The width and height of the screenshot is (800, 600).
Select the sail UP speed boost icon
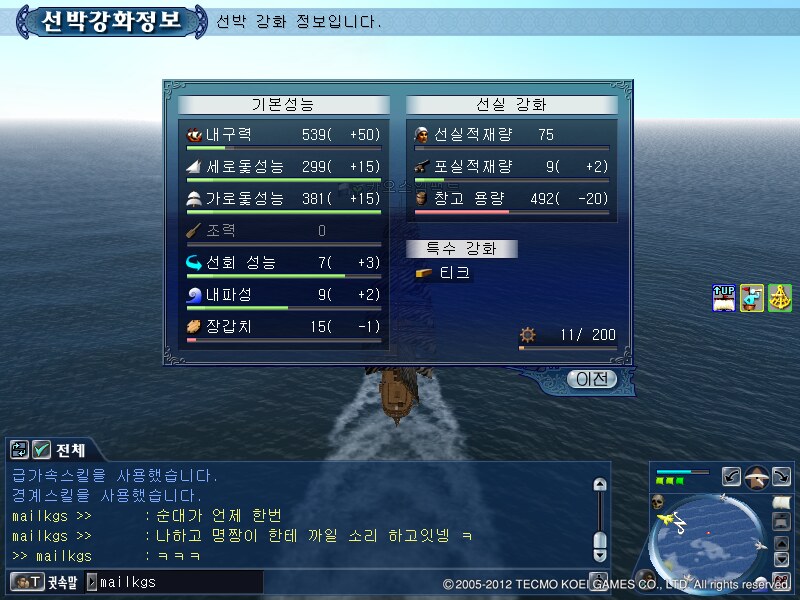point(724,297)
